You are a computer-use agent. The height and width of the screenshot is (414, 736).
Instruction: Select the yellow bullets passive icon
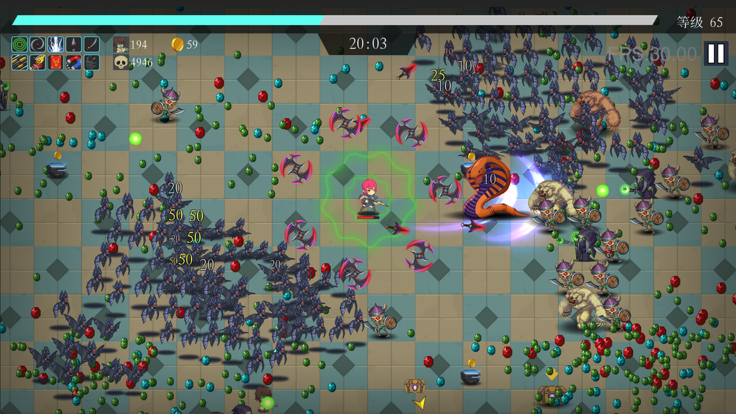[19, 63]
